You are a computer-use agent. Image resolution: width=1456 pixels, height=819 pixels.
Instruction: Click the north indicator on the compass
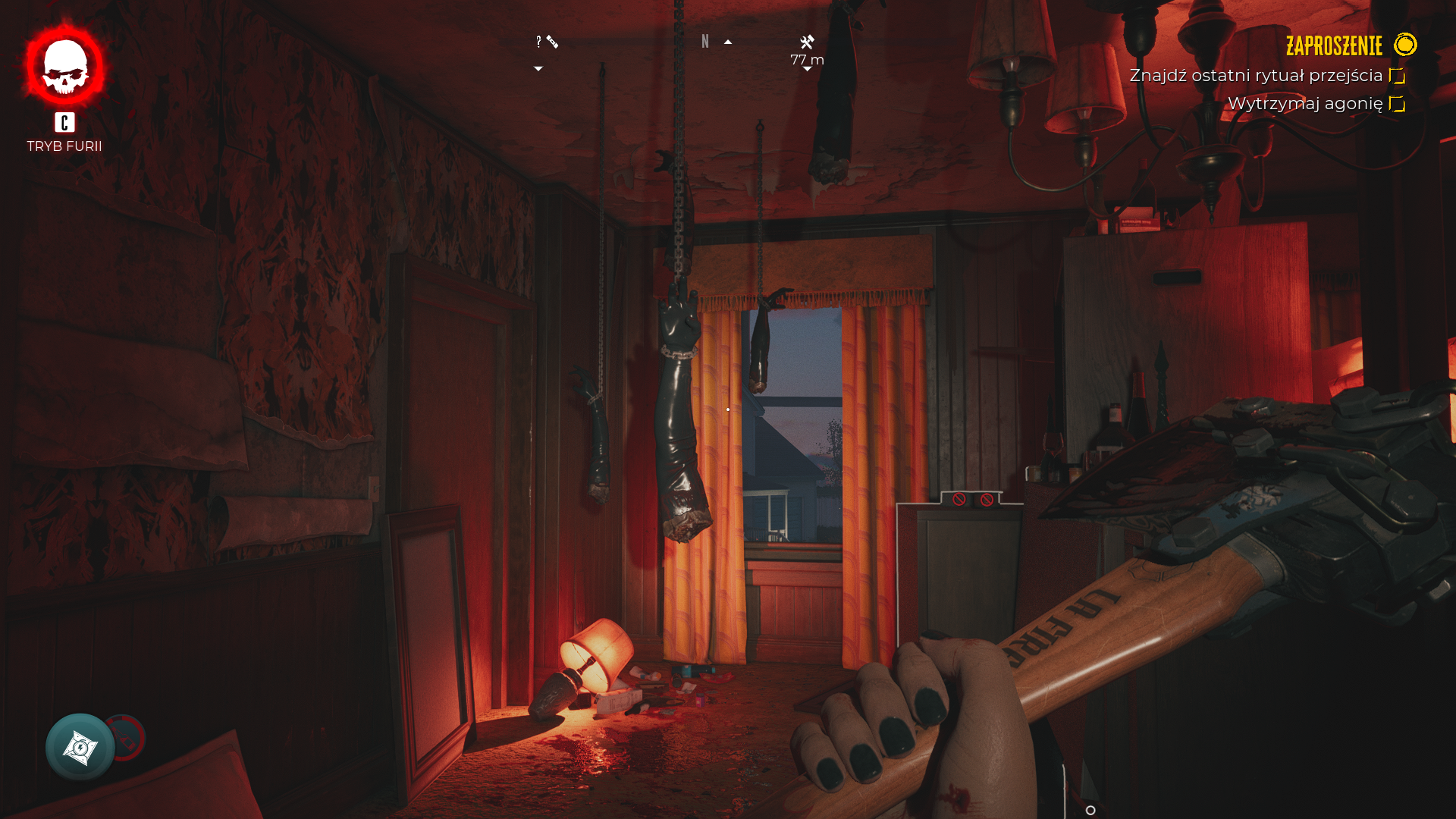[x=705, y=42]
